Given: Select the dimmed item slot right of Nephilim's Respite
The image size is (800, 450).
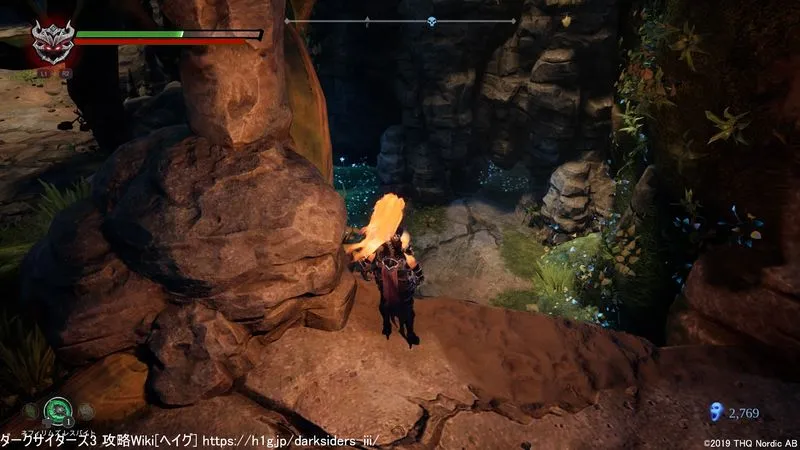Looking at the screenshot, I should [86, 409].
